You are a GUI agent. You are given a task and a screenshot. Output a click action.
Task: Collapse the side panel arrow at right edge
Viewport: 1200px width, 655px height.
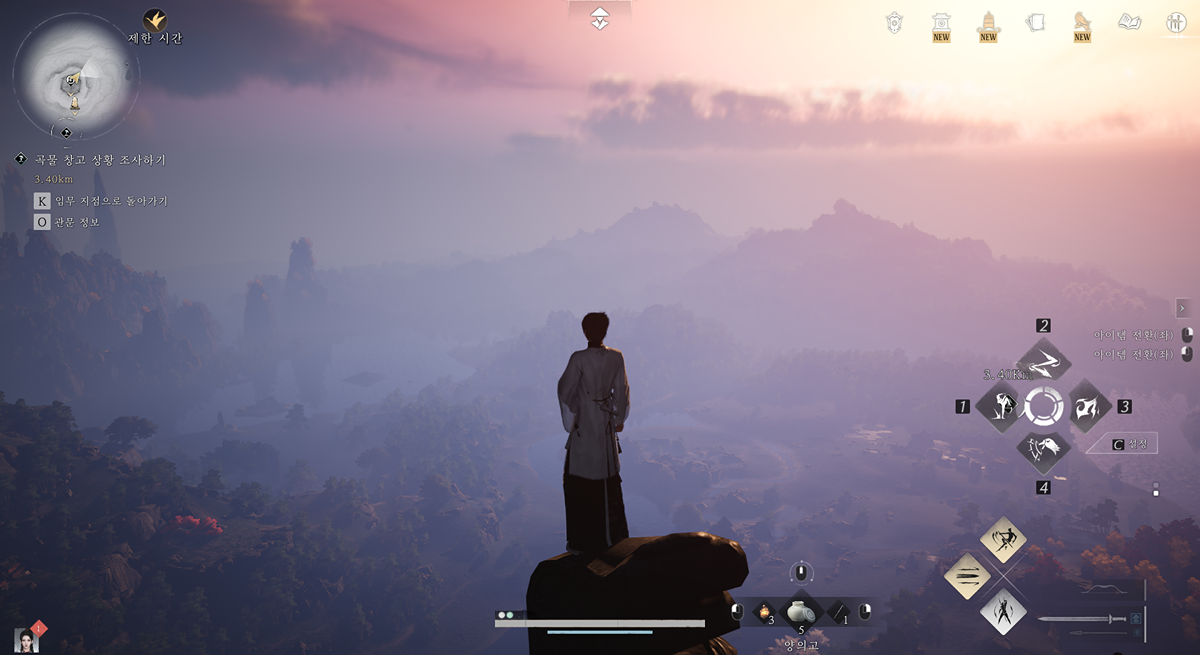pyautogui.click(x=1182, y=308)
